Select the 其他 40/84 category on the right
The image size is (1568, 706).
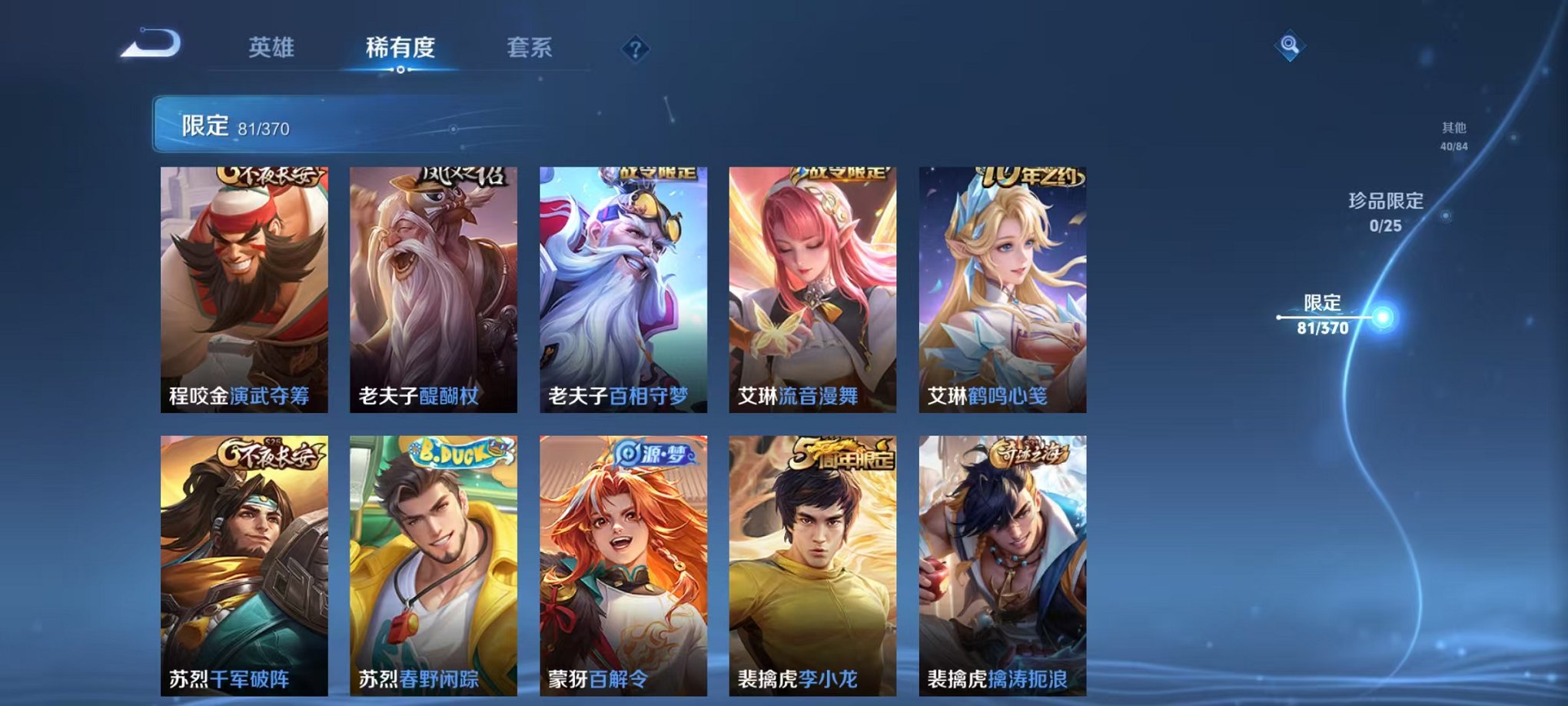click(1453, 136)
